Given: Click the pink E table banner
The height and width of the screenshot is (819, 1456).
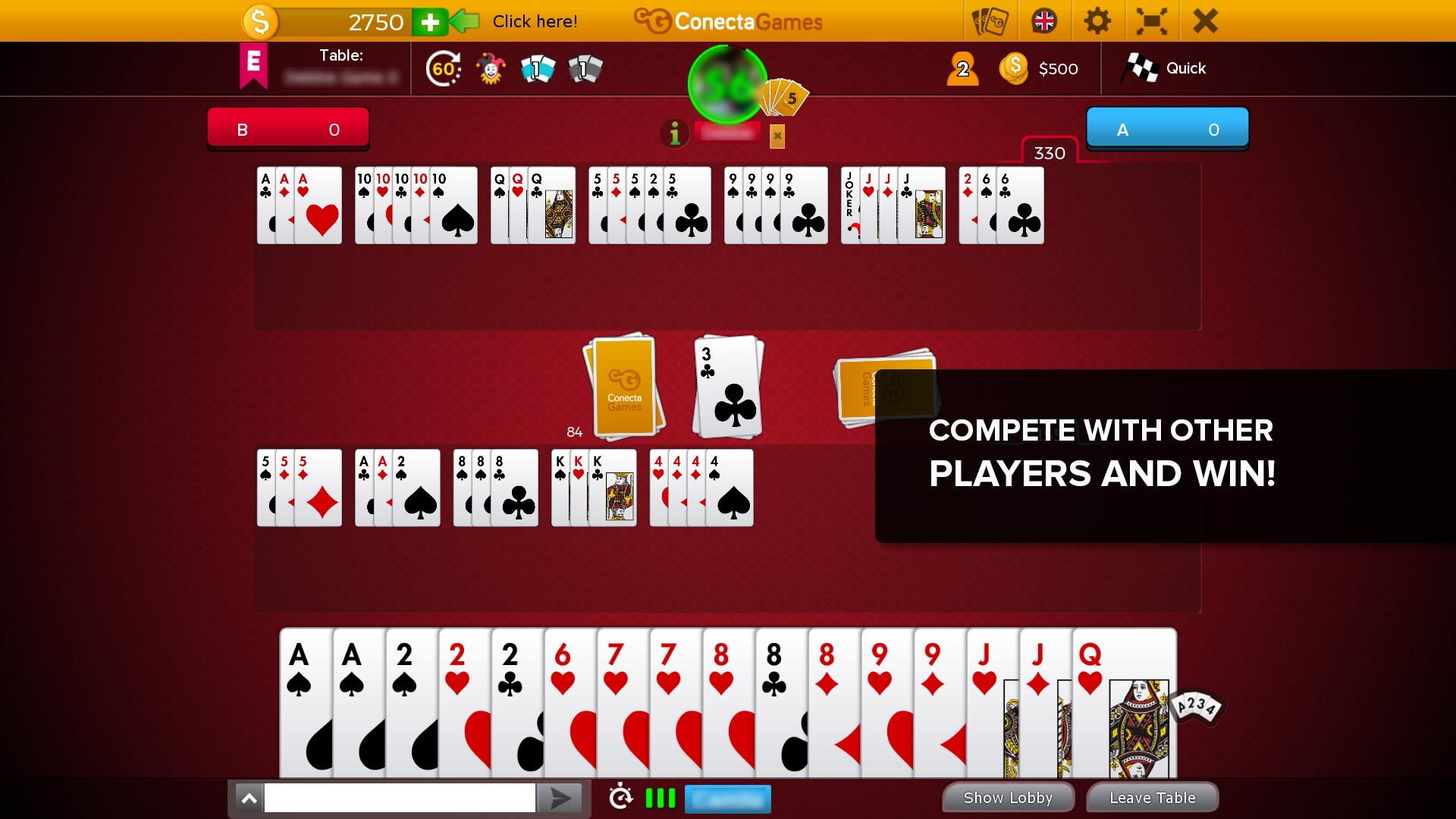Looking at the screenshot, I should (x=253, y=67).
